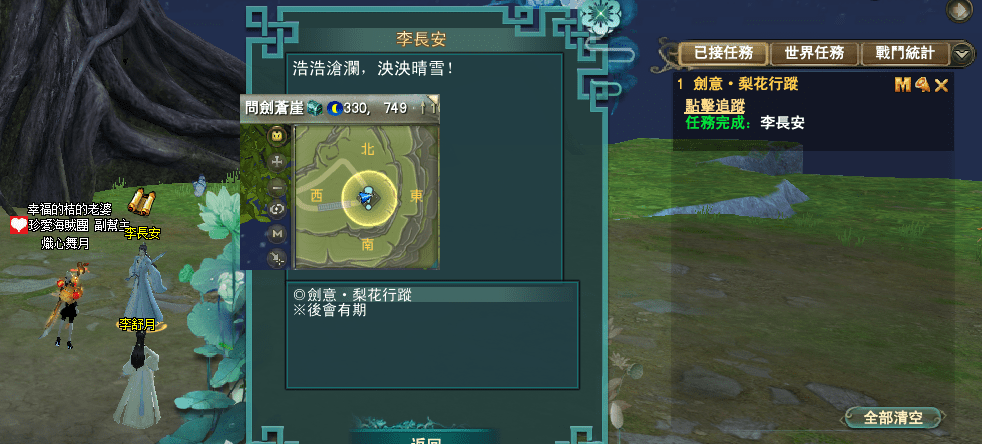Open the world map via minimap M button
The image size is (982, 444).
click(277, 233)
